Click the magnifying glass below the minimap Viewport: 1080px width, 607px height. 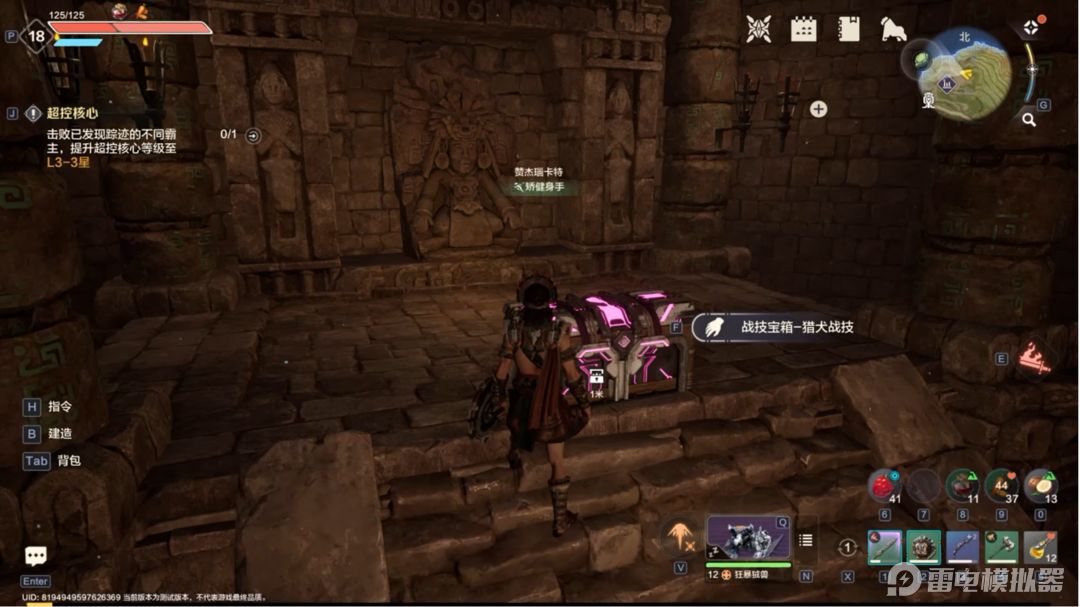1028,120
